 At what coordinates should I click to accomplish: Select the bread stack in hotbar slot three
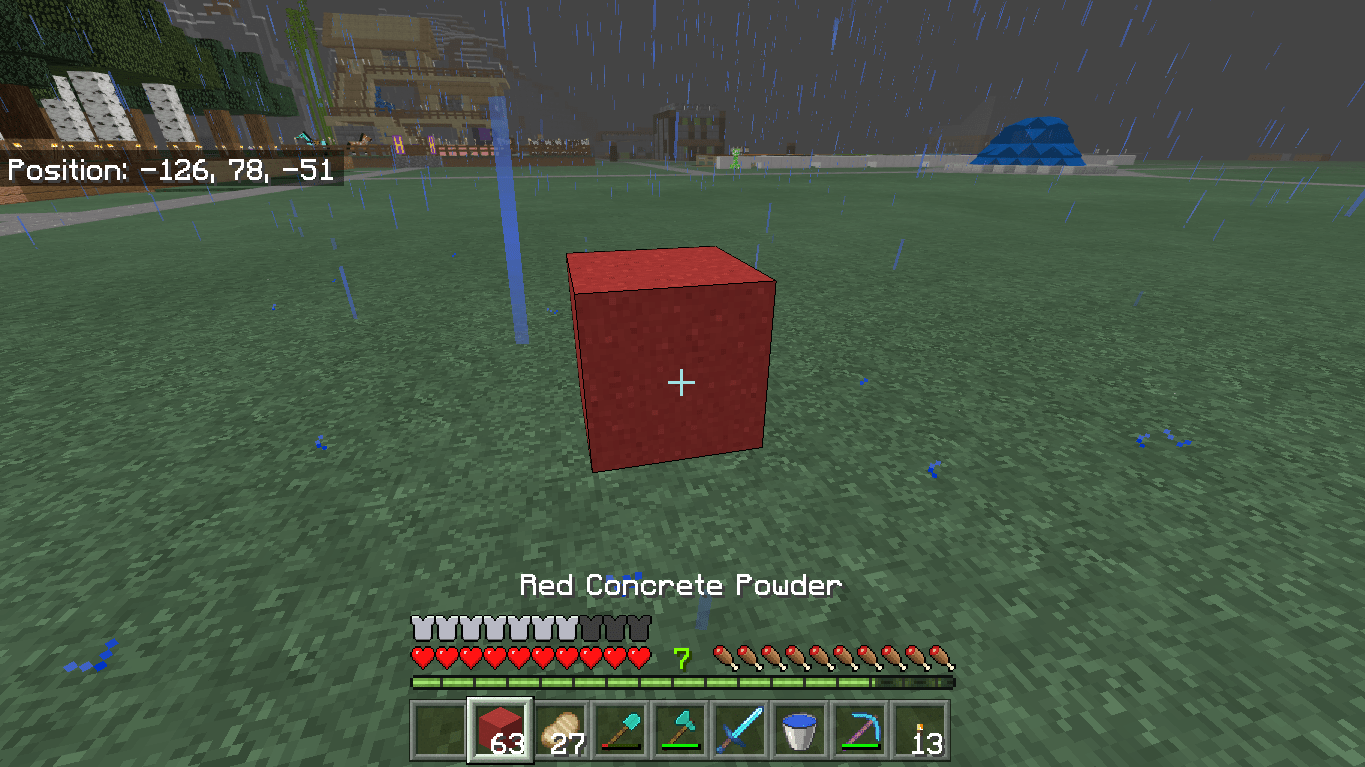point(559,729)
